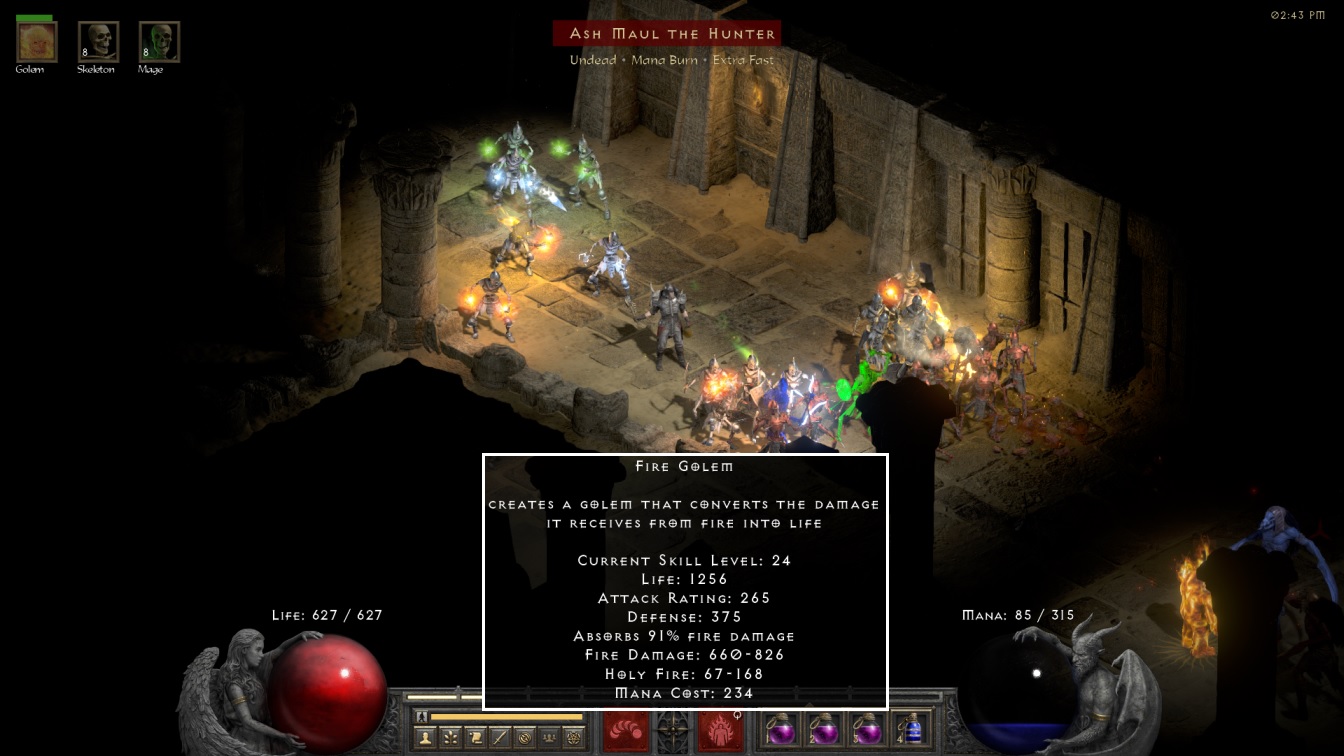Open party screen via two-figures icon

(549, 738)
